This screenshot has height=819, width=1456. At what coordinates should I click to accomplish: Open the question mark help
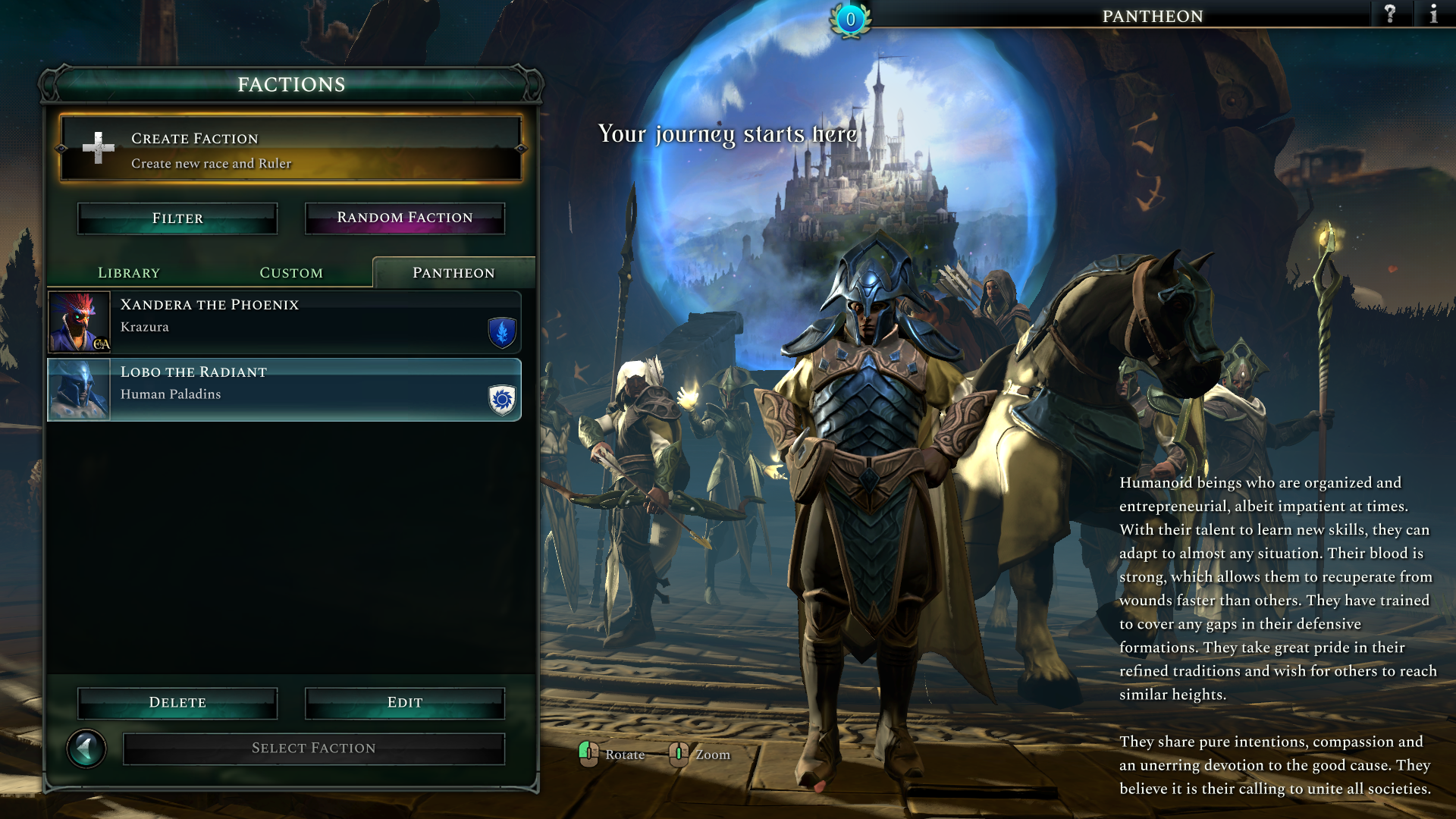pos(1390,14)
